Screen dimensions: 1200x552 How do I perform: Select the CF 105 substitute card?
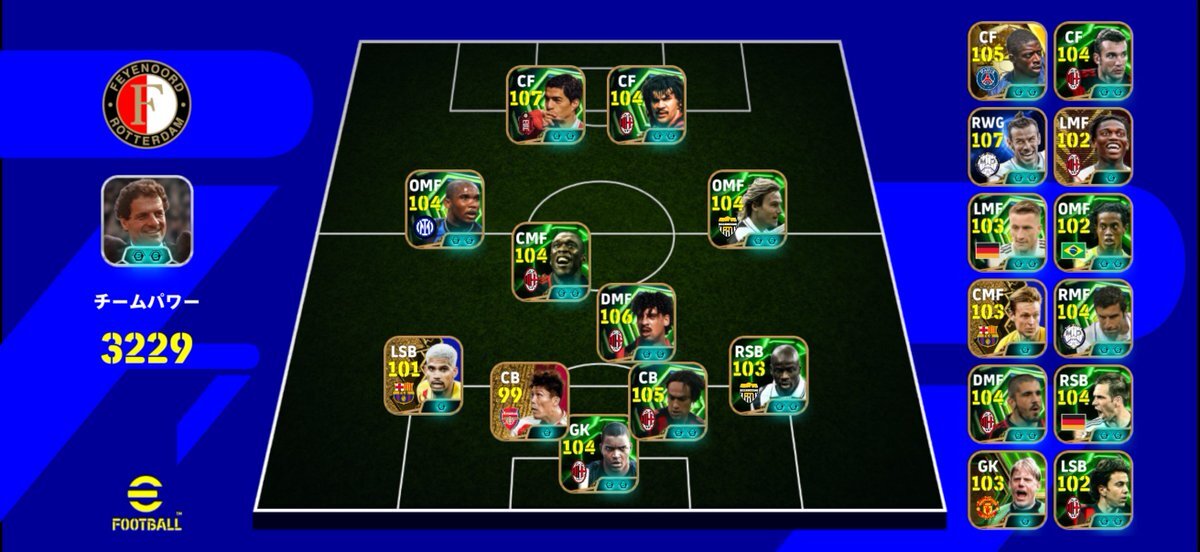point(1007,61)
